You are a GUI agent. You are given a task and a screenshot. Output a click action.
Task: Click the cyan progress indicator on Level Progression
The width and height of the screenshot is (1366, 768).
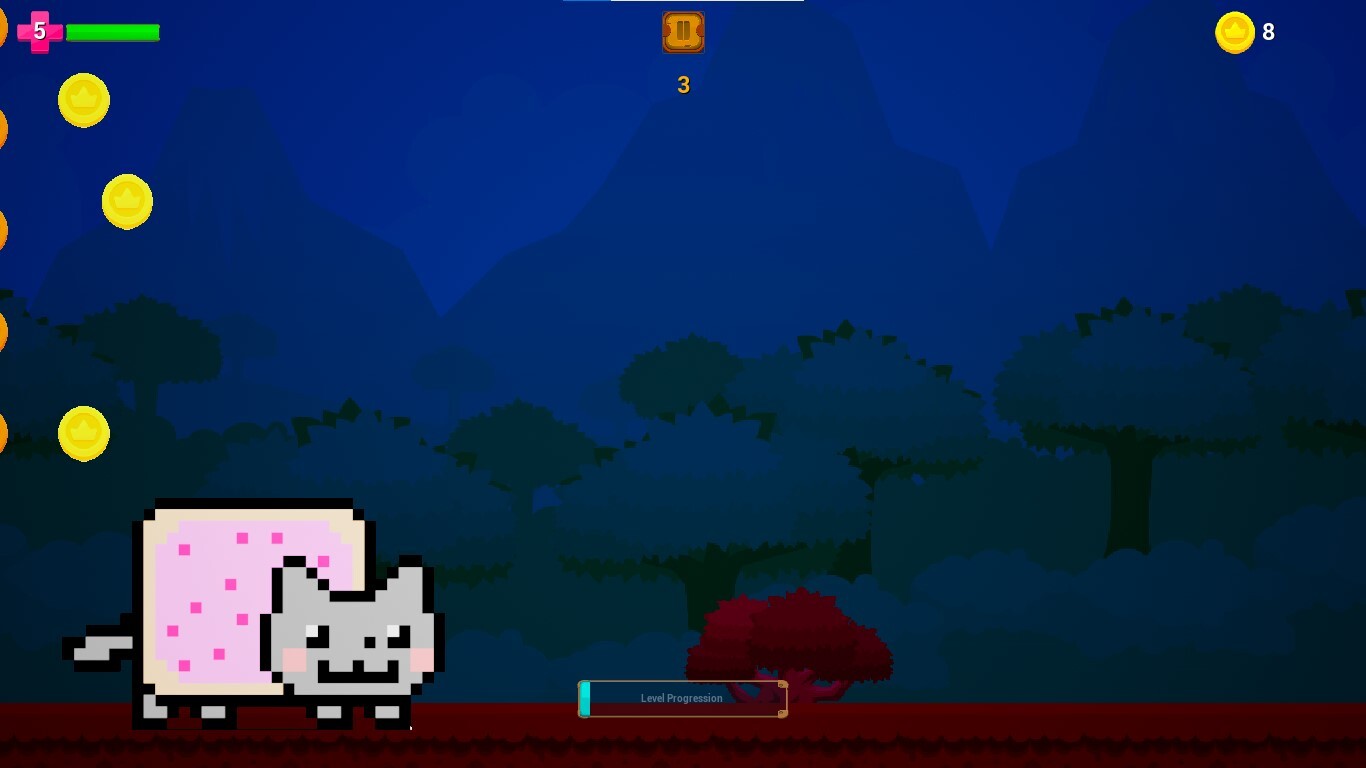click(585, 699)
